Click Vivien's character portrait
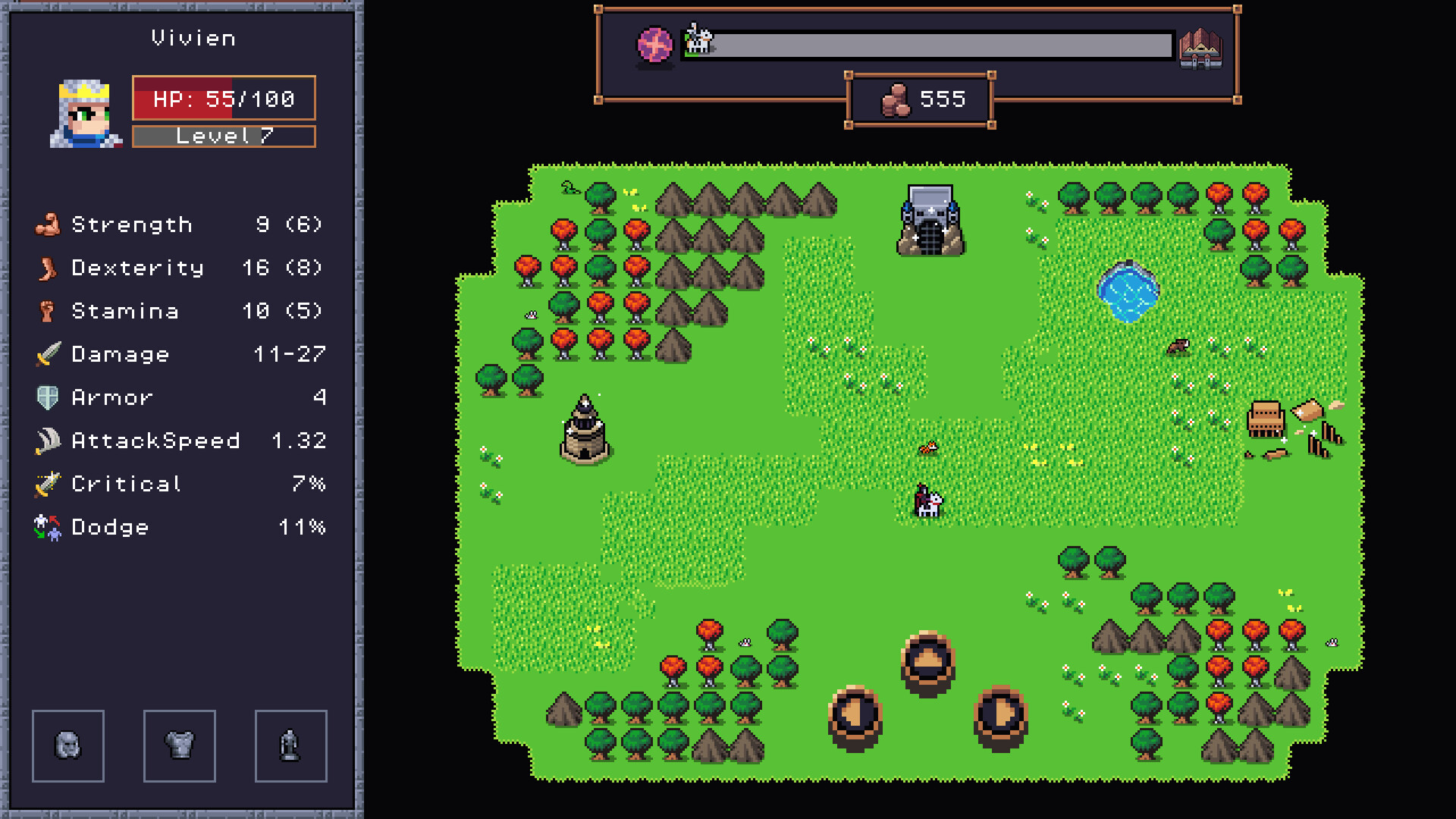The height and width of the screenshot is (819, 1456). pyautogui.click(x=83, y=110)
